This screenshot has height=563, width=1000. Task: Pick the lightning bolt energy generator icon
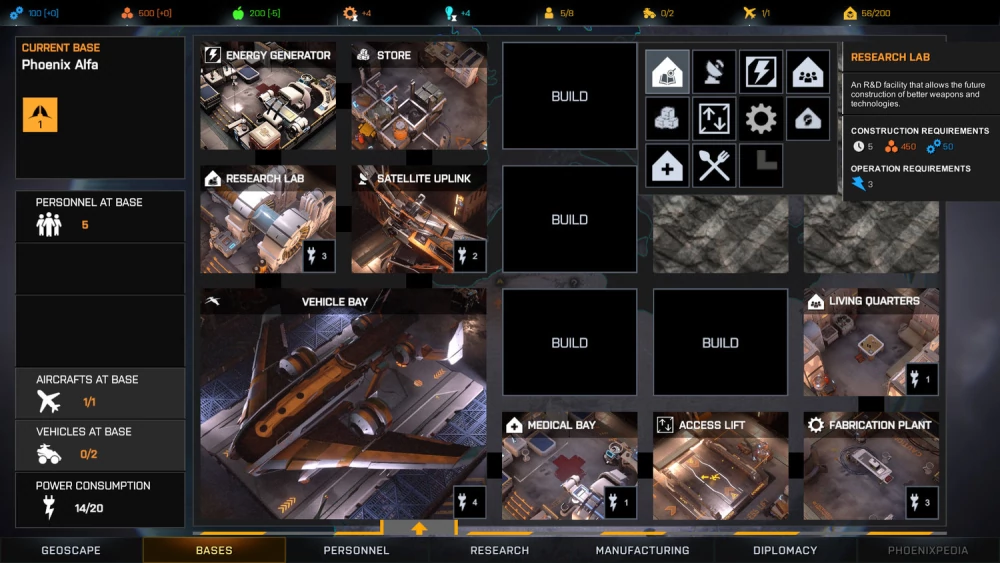click(761, 72)
